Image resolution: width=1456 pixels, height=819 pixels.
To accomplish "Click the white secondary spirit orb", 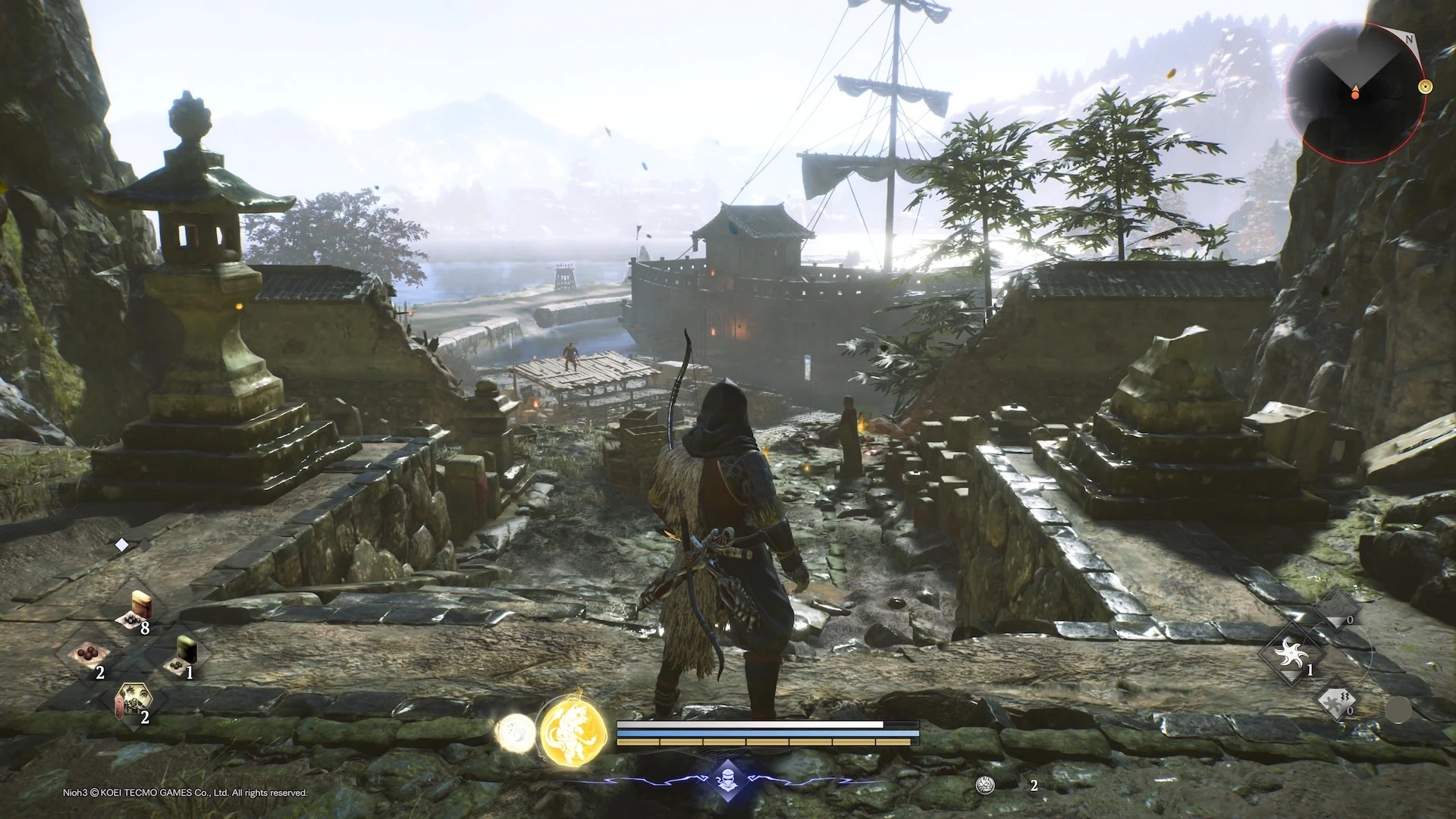I will tap(515, 733).
